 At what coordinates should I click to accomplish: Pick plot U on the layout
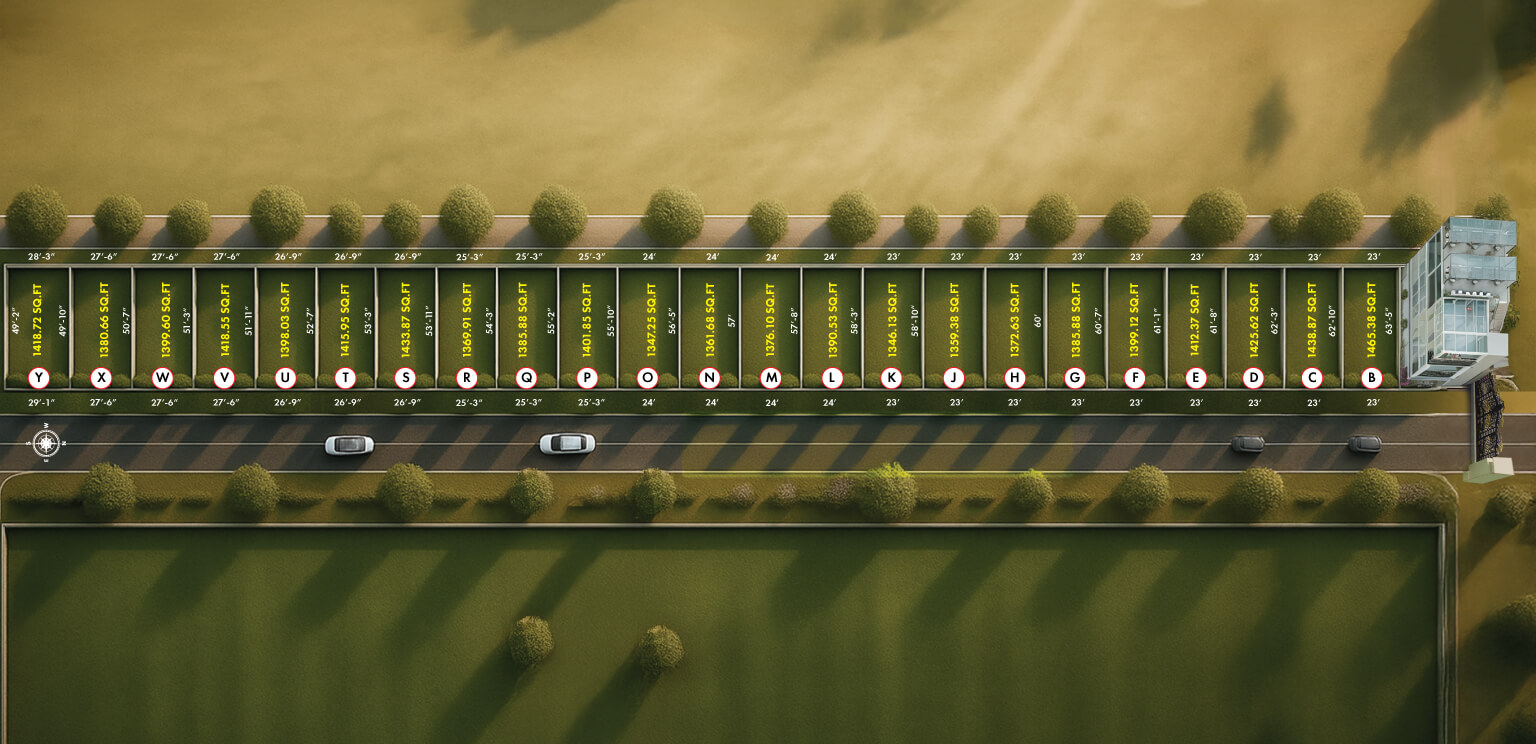(x=285, y=378)
